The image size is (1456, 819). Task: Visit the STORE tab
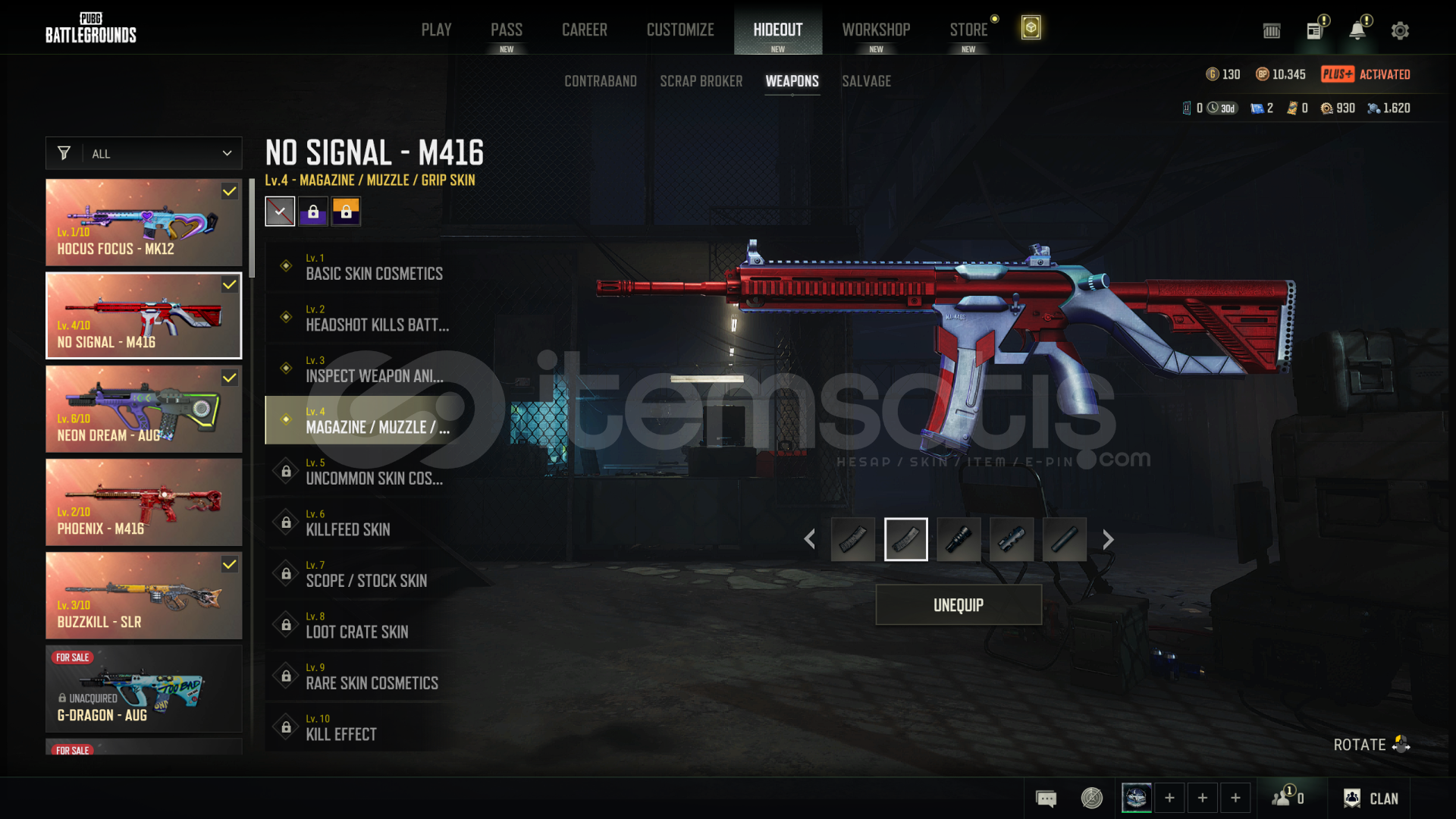(x=968, y=30)
